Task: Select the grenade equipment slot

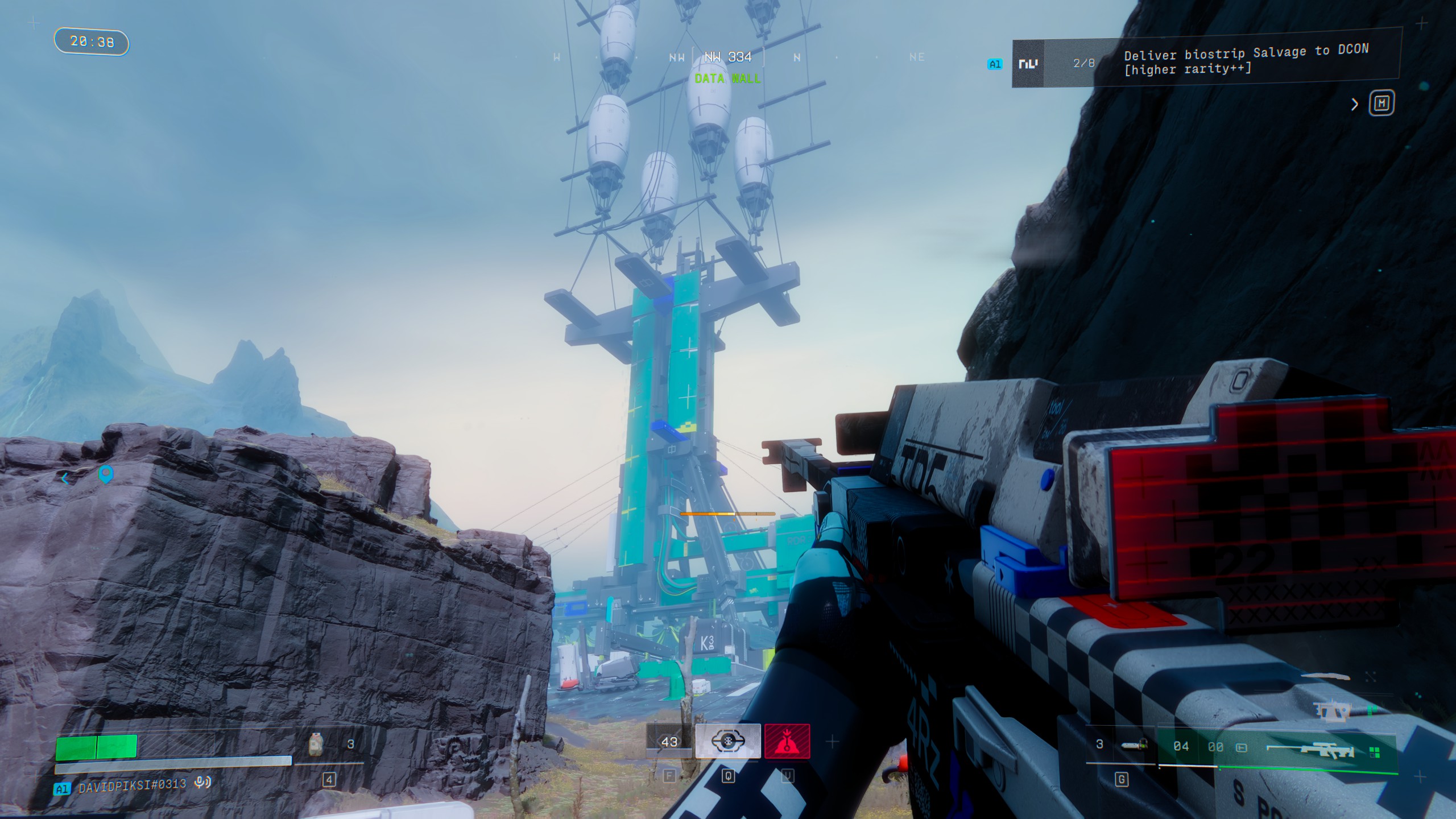Action: coord(1132,744)
